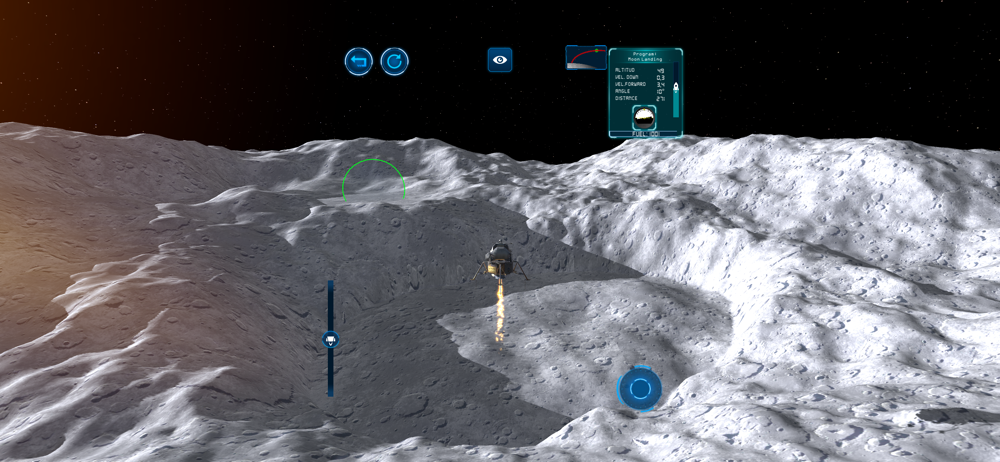Click the rocket marker on the vertical gauge
The image size is (1000, 462).
(x=676, y=89)
